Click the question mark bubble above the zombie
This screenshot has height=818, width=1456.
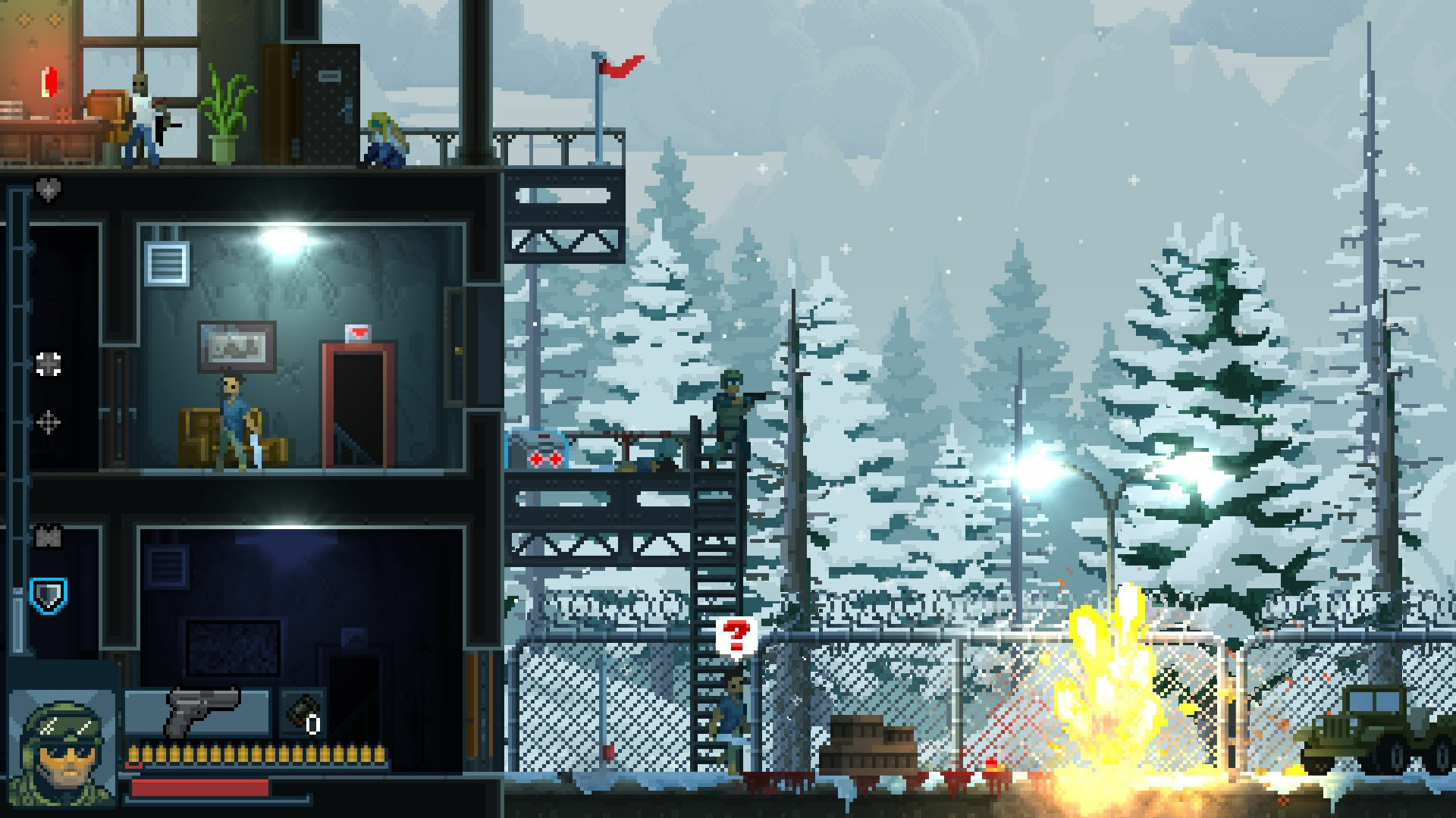pos(735,634)
